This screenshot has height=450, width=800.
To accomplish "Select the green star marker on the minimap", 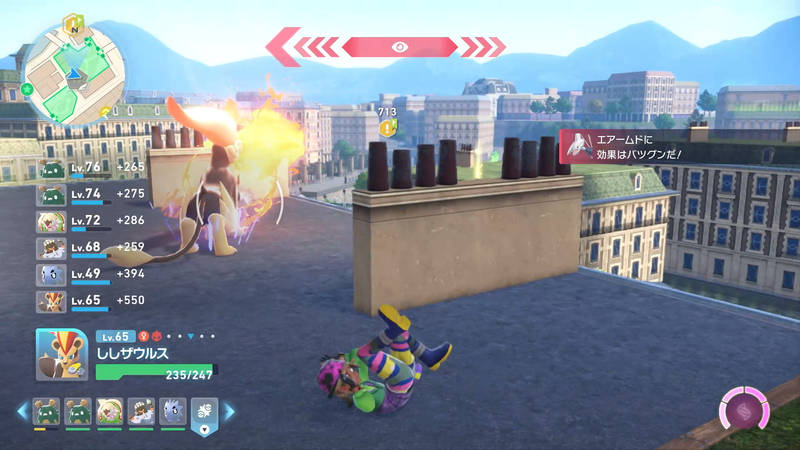I will point(26,89).
